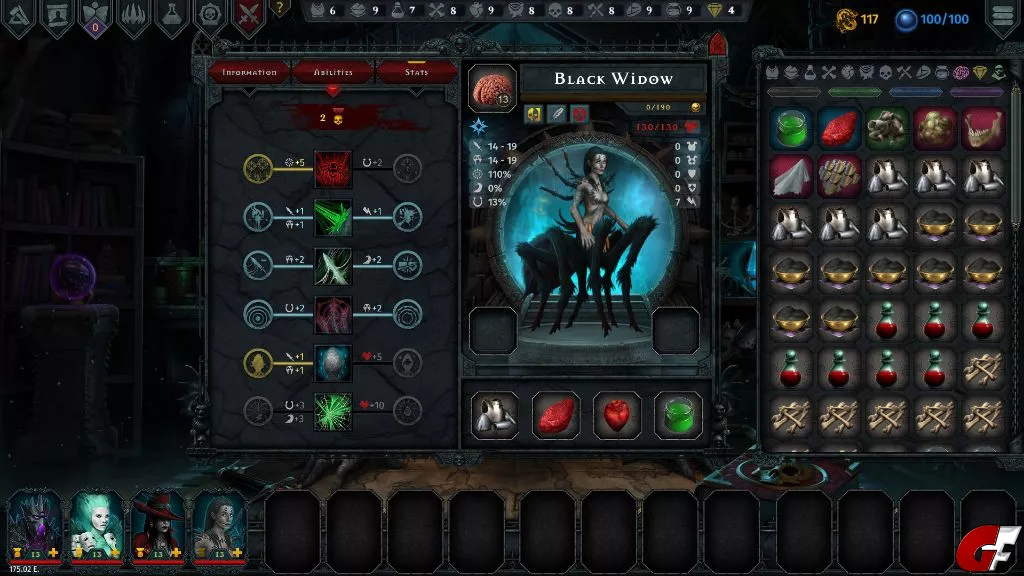The width and height of the screenshot is (1024, 576).
Task: Click the equipped silver armor piece
Action: tap(495, 415)
